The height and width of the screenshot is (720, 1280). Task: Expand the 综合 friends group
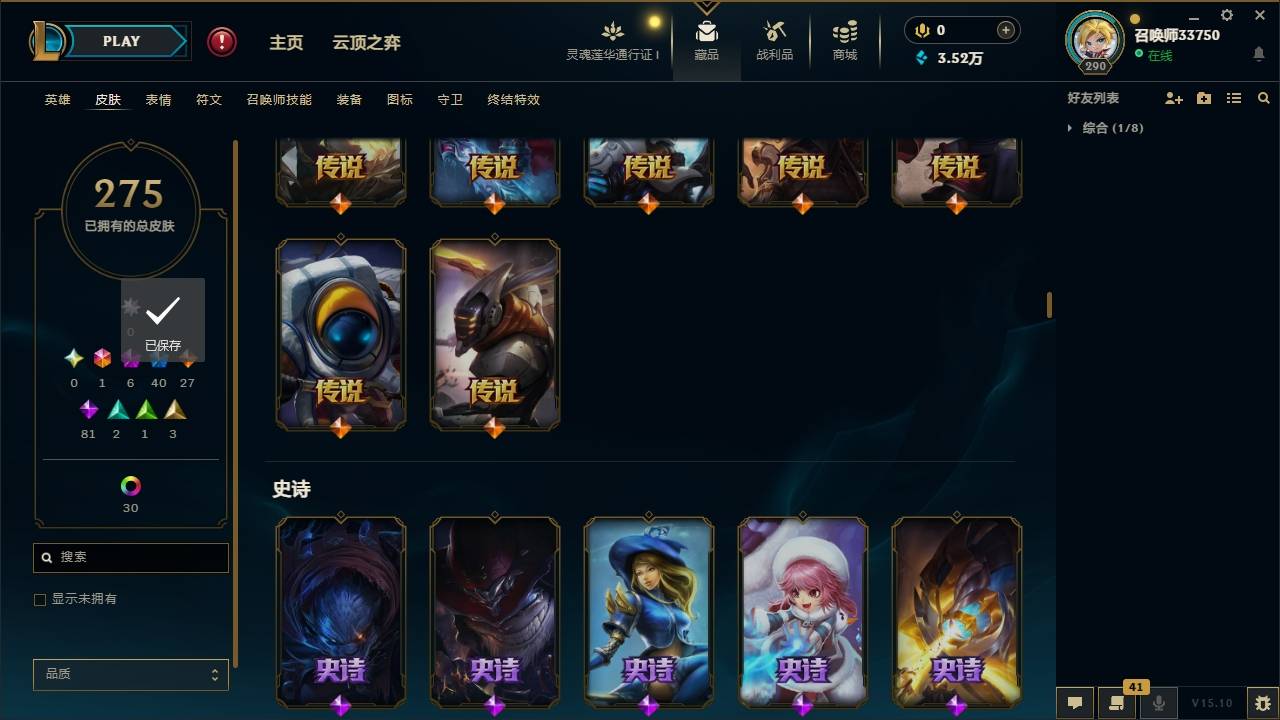(1071, 128)
